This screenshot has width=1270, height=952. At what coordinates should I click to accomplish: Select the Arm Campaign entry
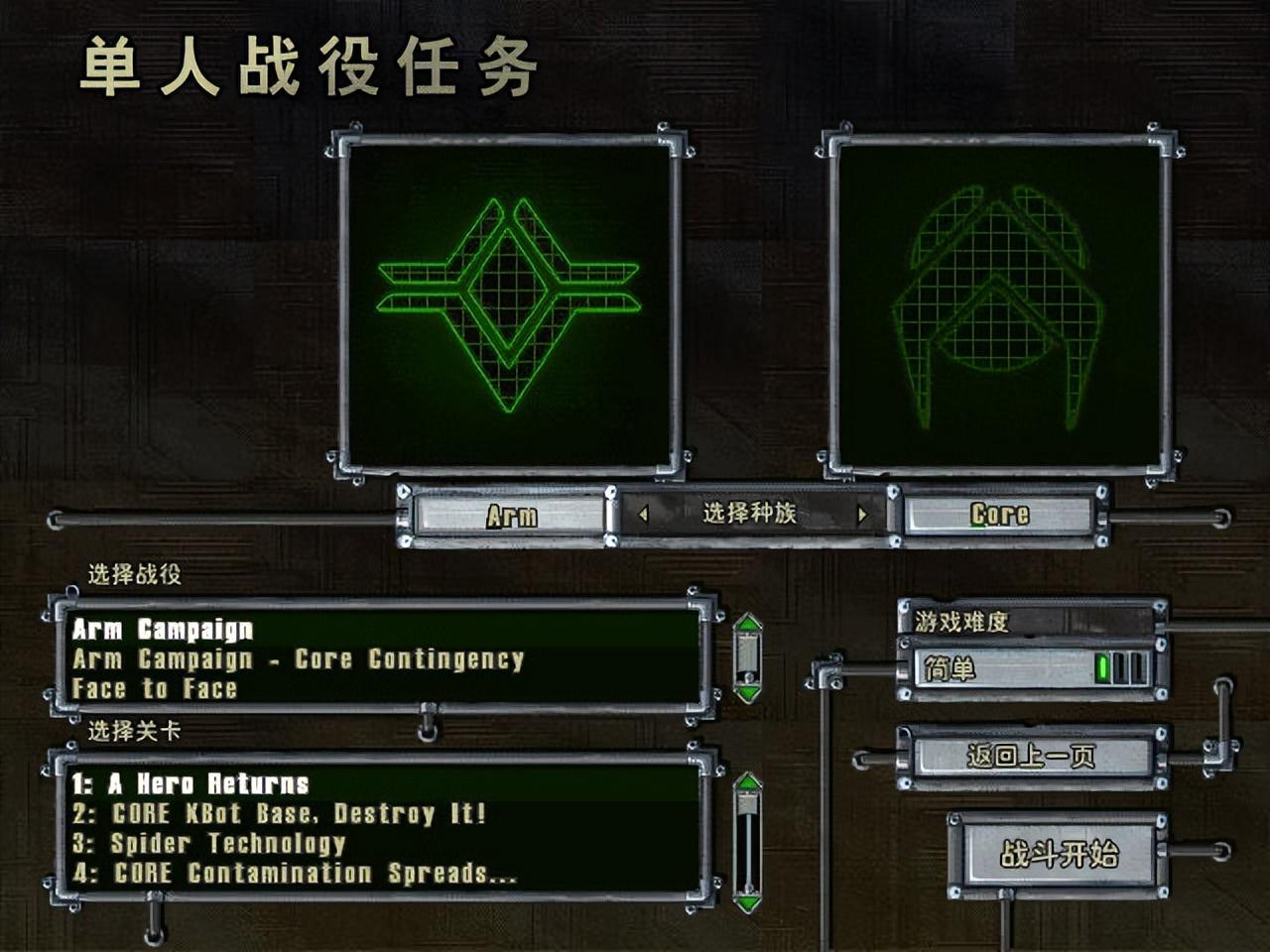pos(159,631)
